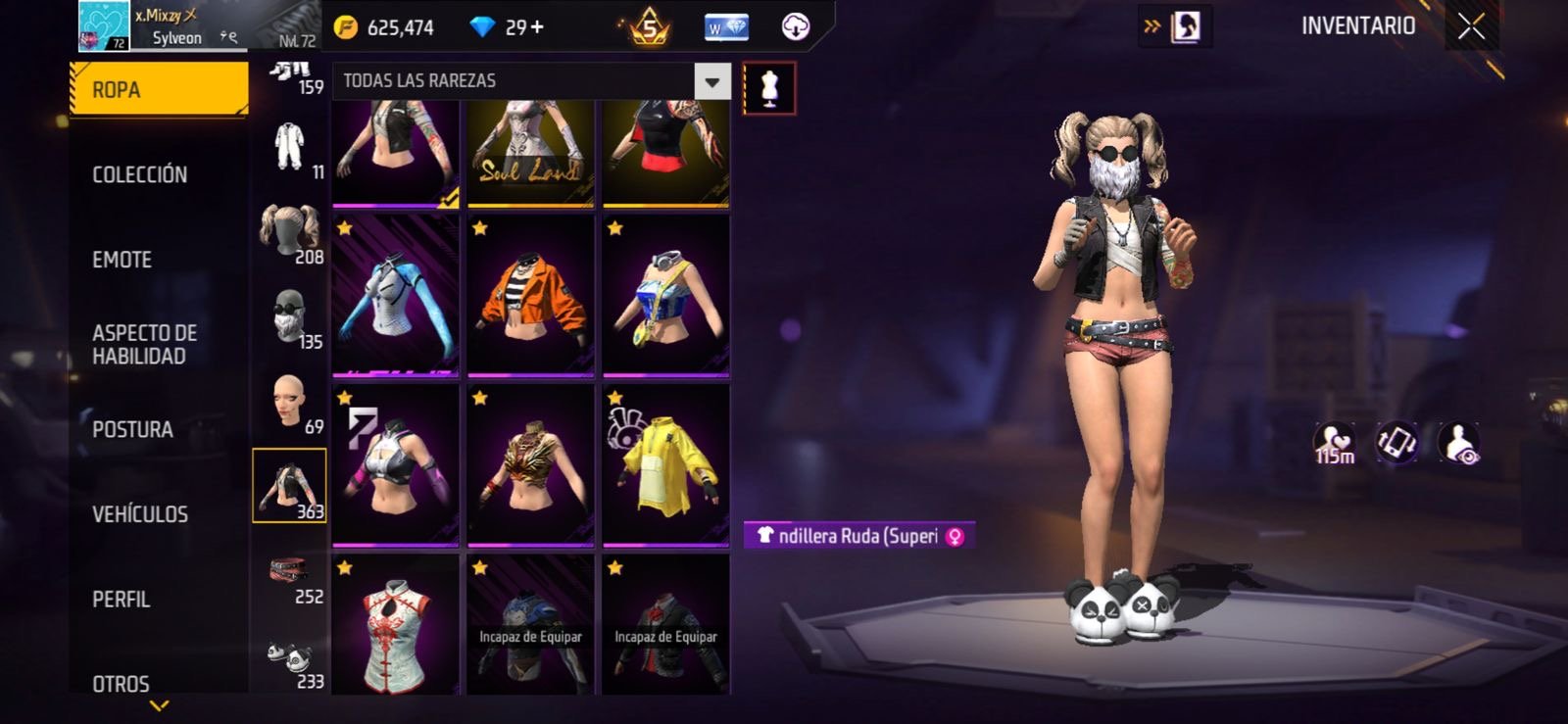Open the masks category with 135 items

pos(290,318)
